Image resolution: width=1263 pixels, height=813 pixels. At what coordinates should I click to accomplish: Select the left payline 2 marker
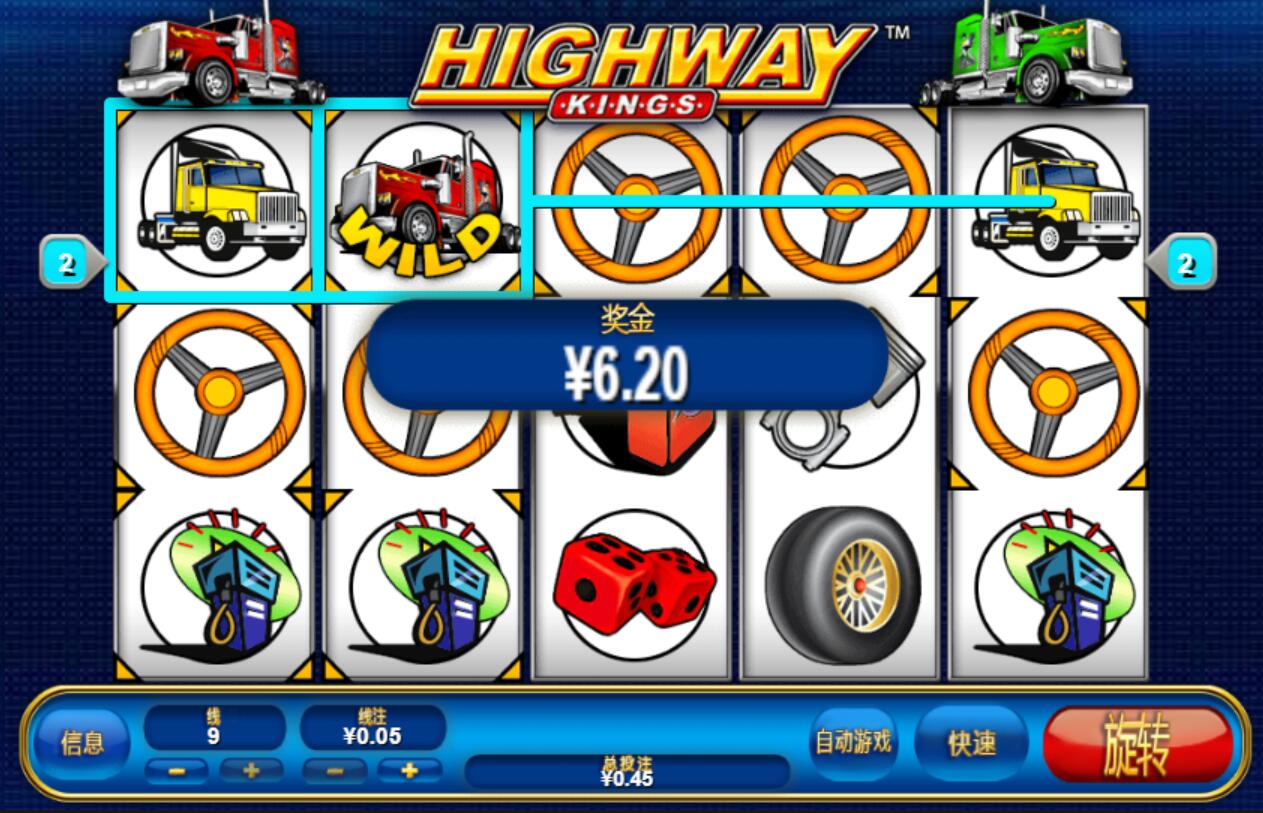(x=68, y=264)
